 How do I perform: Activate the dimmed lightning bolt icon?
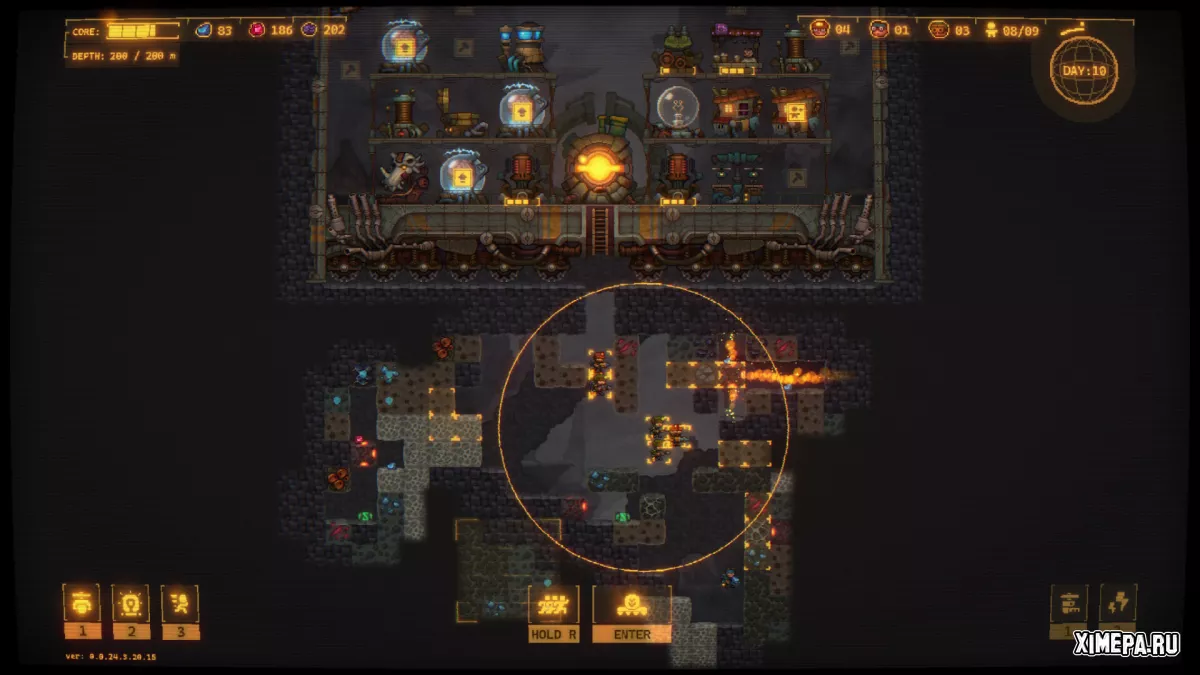point(1117,603)
